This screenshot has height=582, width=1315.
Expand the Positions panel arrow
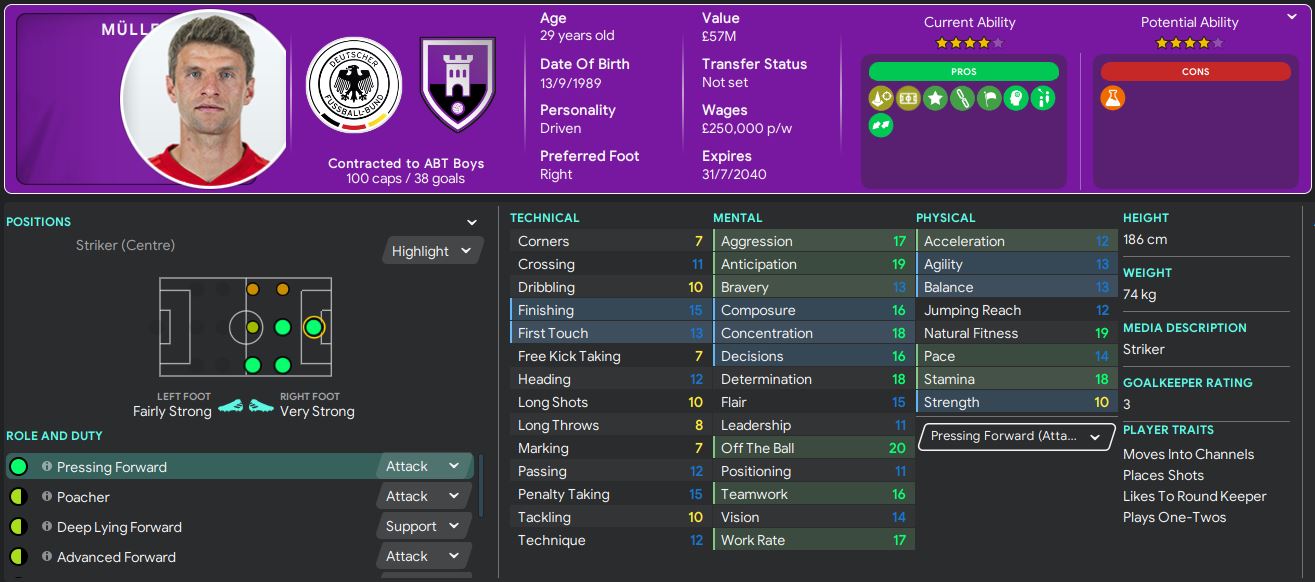point(472,222)
